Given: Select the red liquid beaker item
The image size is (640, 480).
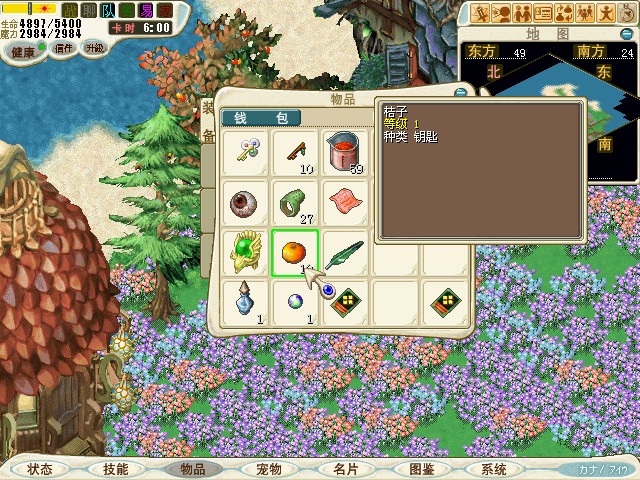Looking at the screenshot, I should coord(345,152).
